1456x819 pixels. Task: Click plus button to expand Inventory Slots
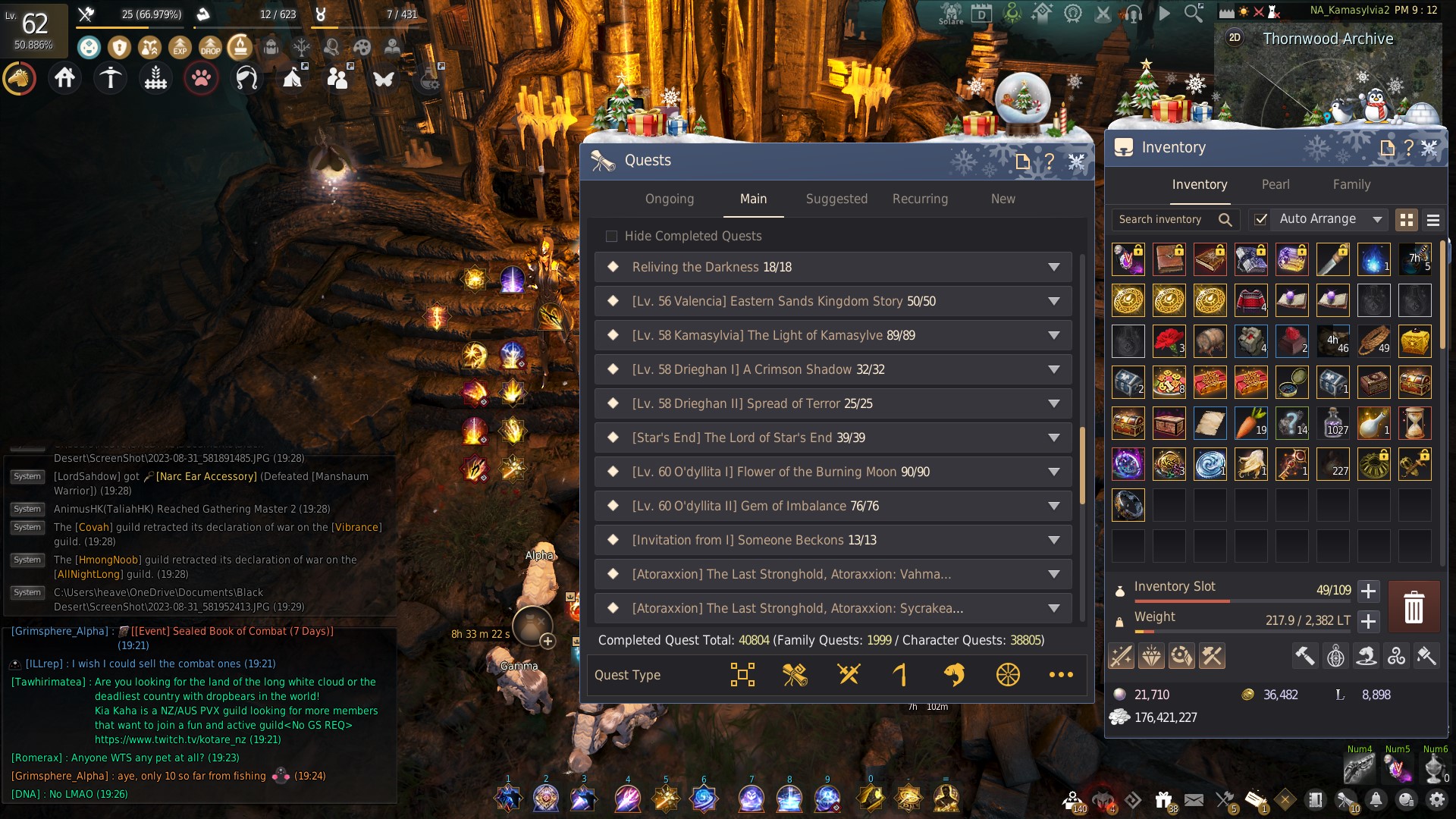[x=1368, y=592]
